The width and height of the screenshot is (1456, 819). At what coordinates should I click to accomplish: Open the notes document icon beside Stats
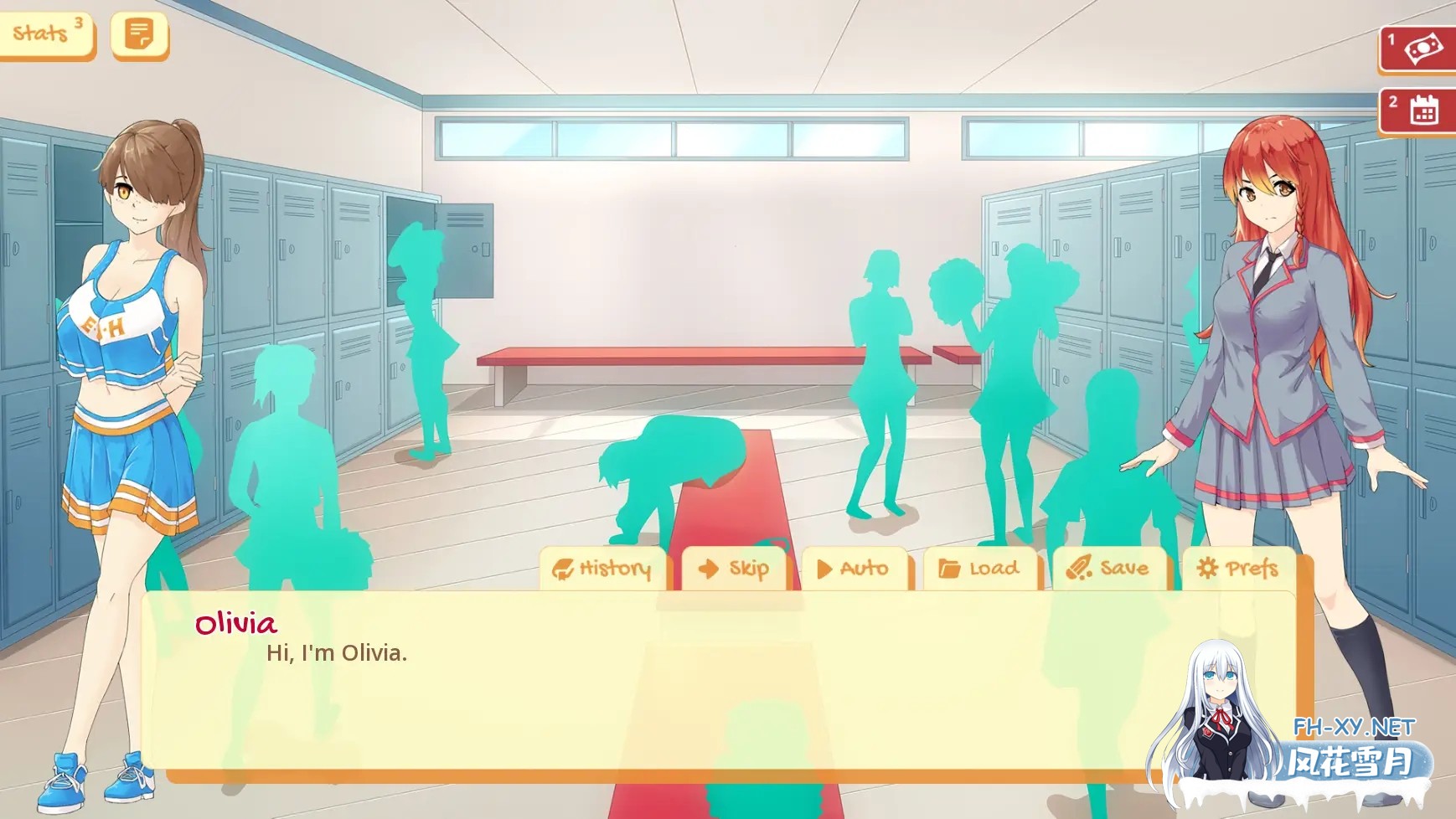(x=138, y=34)
